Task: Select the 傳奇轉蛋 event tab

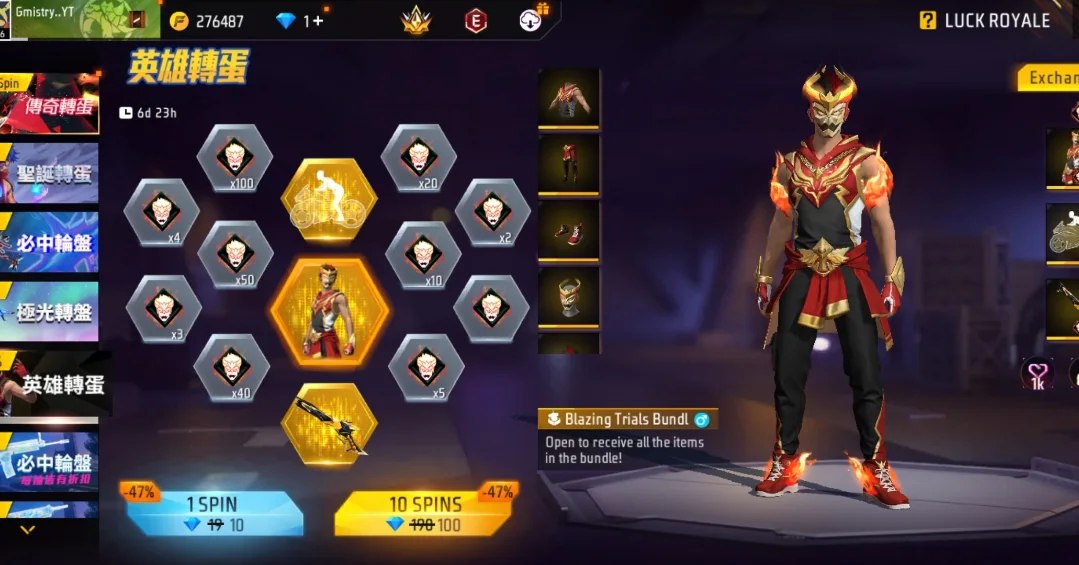Action: pyautogui.click(x=52, y=105)
